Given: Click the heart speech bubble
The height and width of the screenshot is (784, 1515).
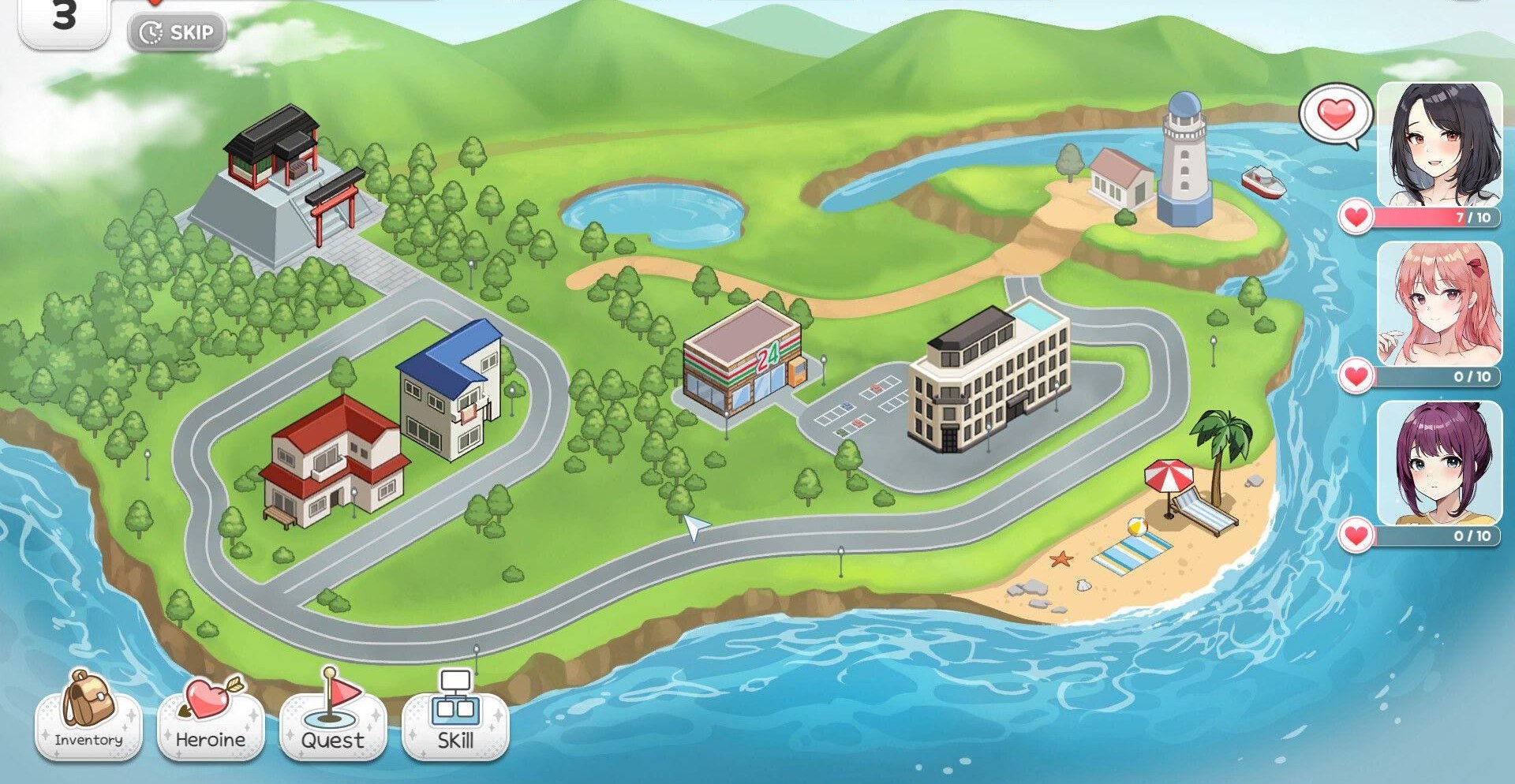Looking at the screenshot, I should (x=1336, y=116).
